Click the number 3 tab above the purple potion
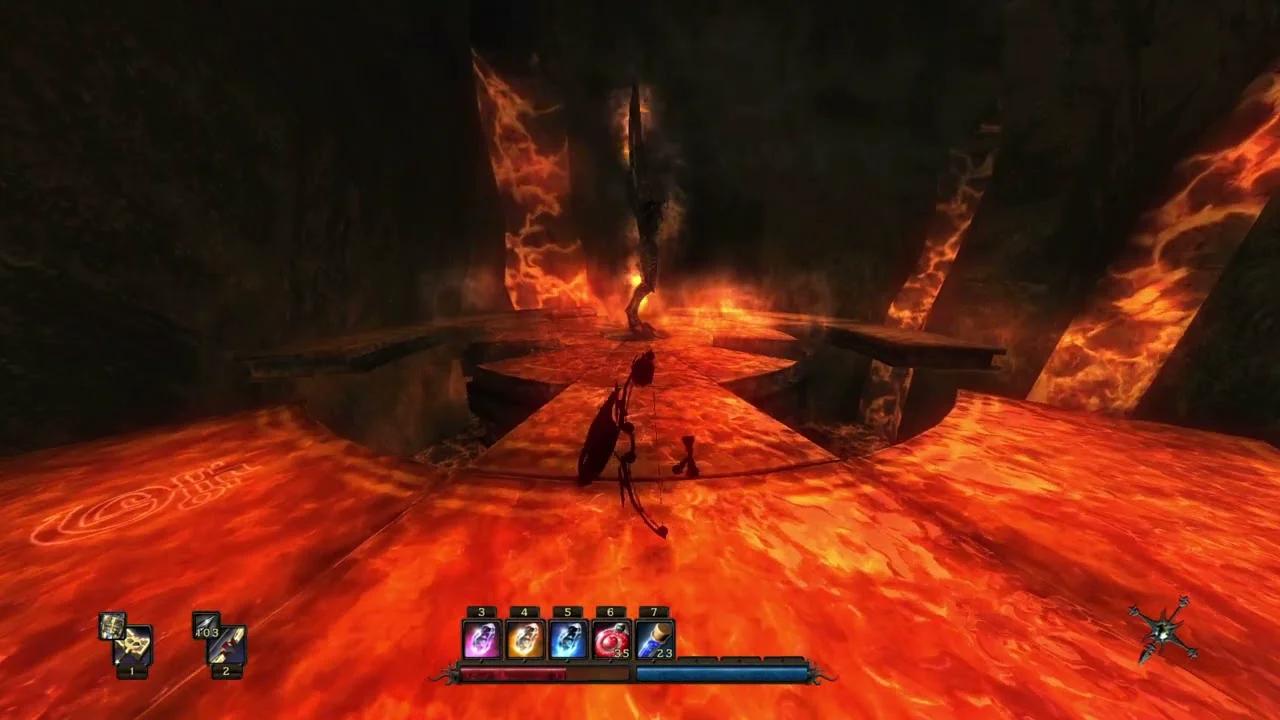 480,612
